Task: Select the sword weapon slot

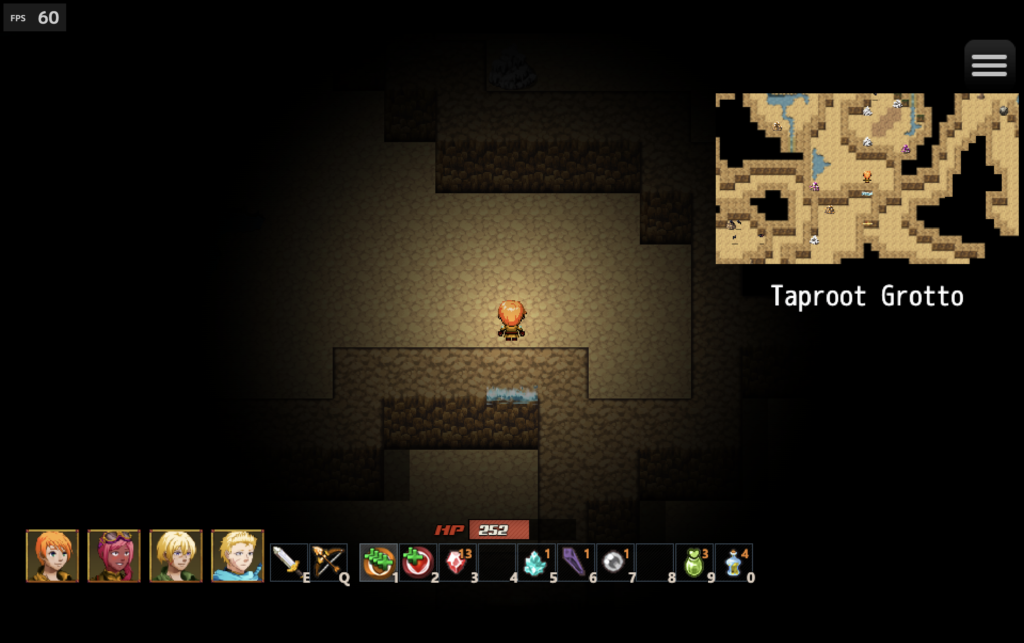Action: click(x=289, y=562)
